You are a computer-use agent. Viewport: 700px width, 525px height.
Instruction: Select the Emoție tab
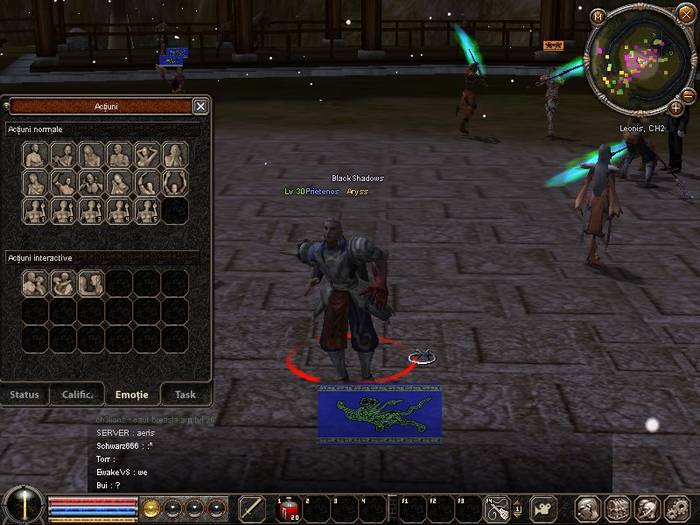pos(131,395)
